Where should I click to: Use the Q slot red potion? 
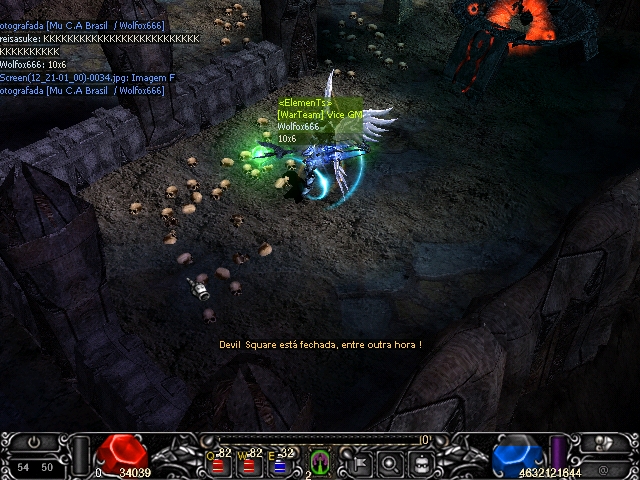[218, 464]
